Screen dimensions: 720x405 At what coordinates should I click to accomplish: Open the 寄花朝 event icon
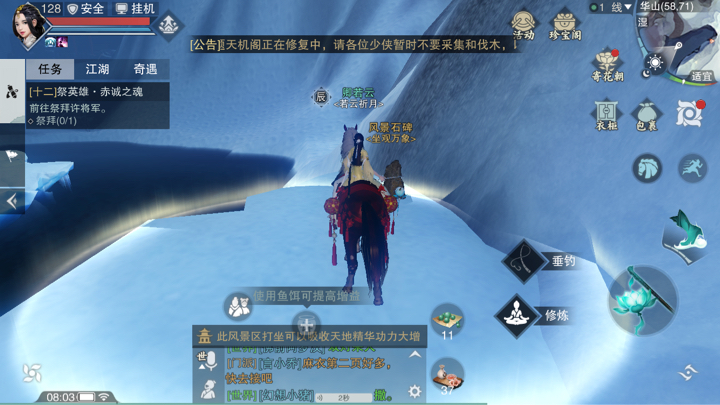607,66
